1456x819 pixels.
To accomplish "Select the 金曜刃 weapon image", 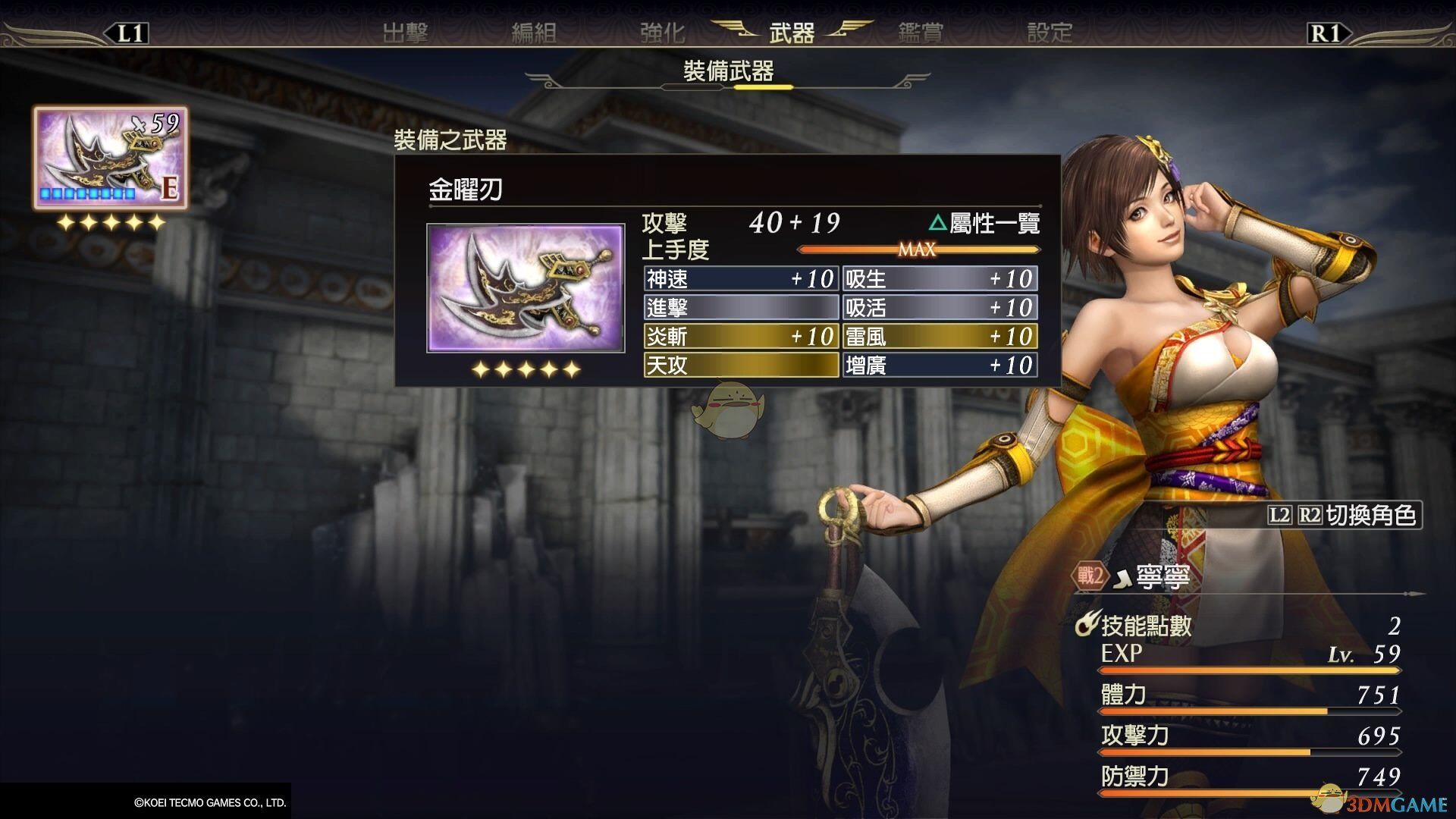I will (x=526, y=288).
